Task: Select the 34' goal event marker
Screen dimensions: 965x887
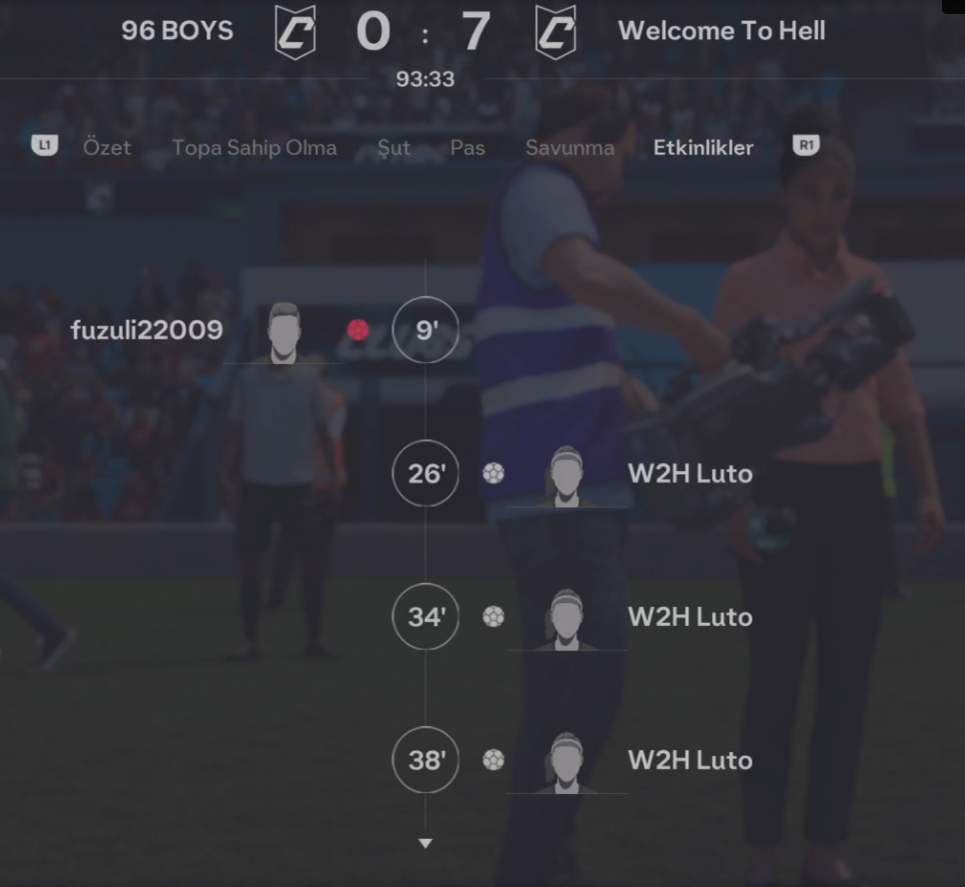Action: click(425, 617)
